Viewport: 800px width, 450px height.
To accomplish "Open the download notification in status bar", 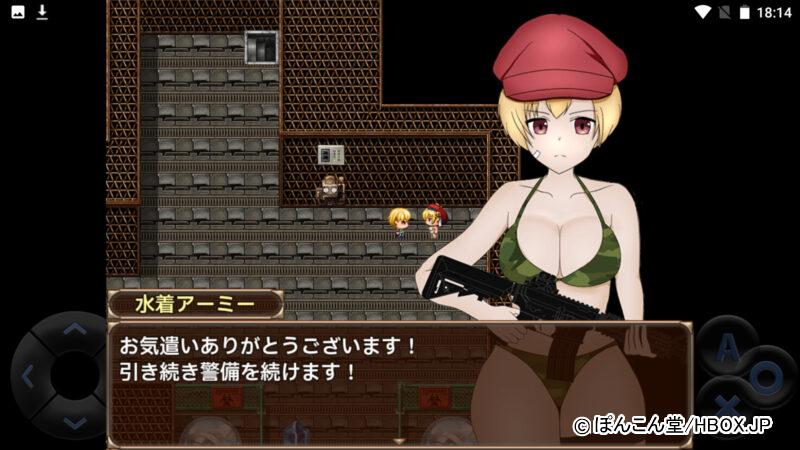I will click(x=42, y=12).
